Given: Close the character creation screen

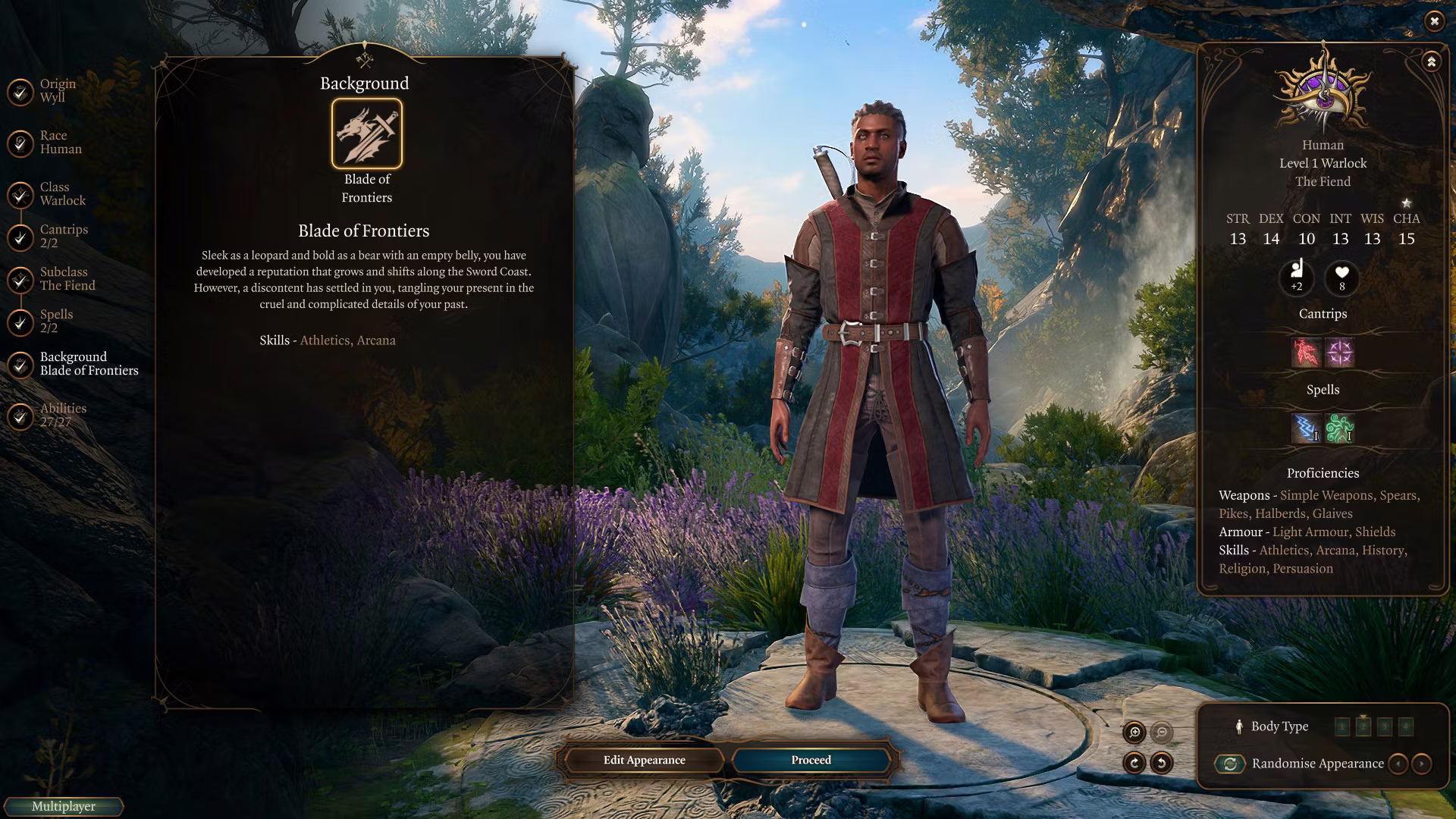Looking at the screenshot, I should [x=1434, y=21].
